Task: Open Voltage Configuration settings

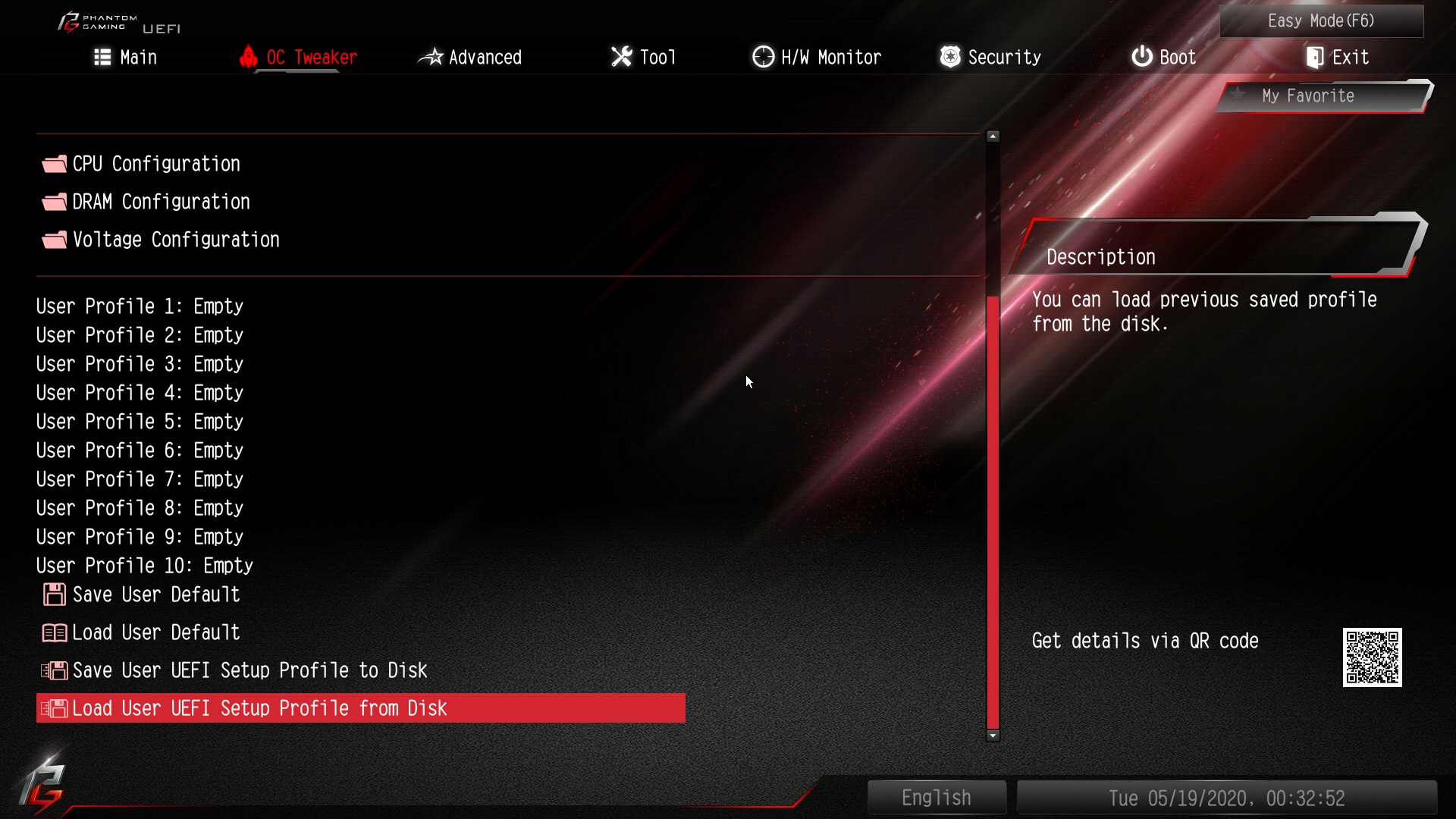Action: coord(176,240)
